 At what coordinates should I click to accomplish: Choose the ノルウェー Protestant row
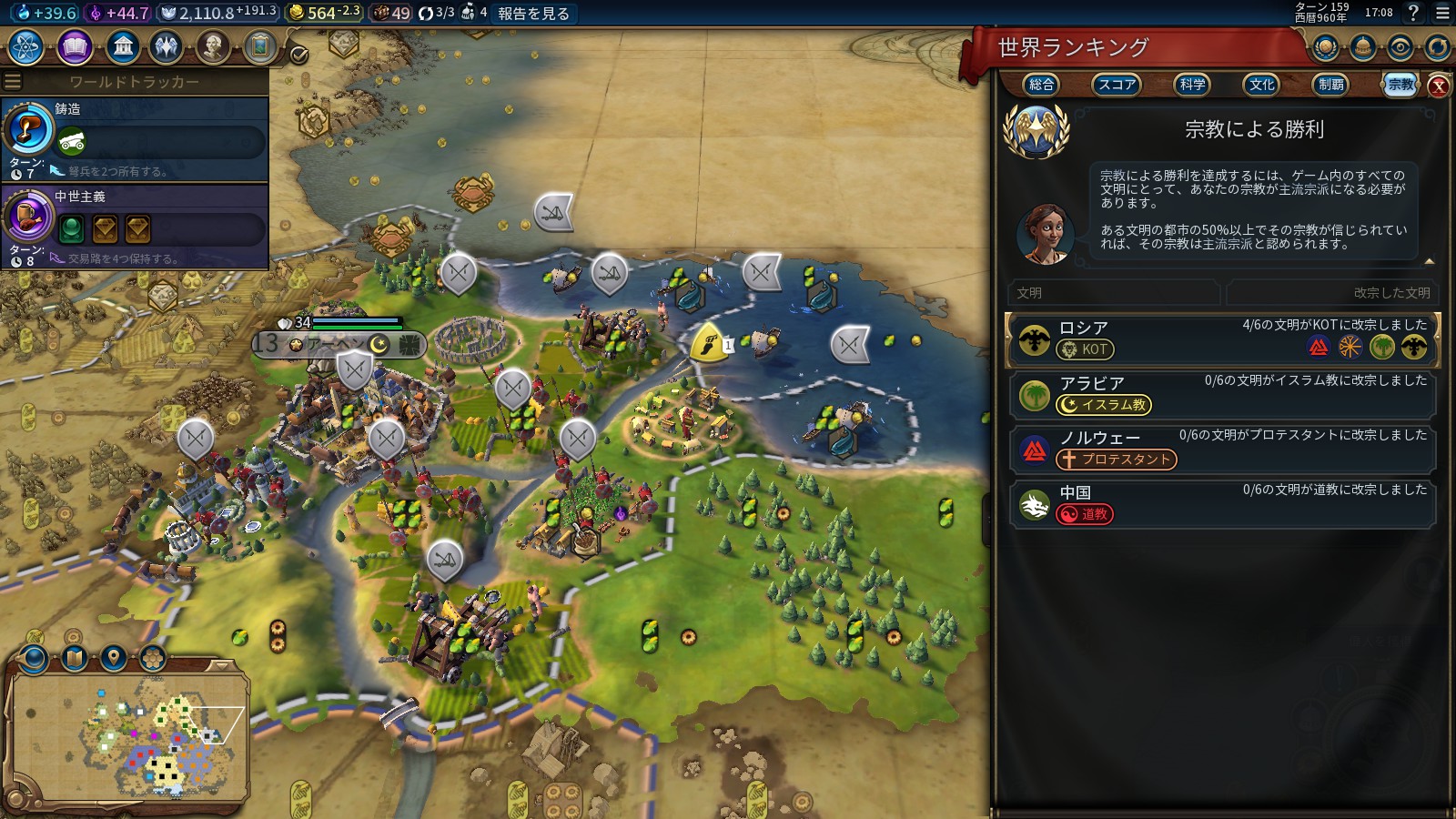click(x=1220, y=449)
